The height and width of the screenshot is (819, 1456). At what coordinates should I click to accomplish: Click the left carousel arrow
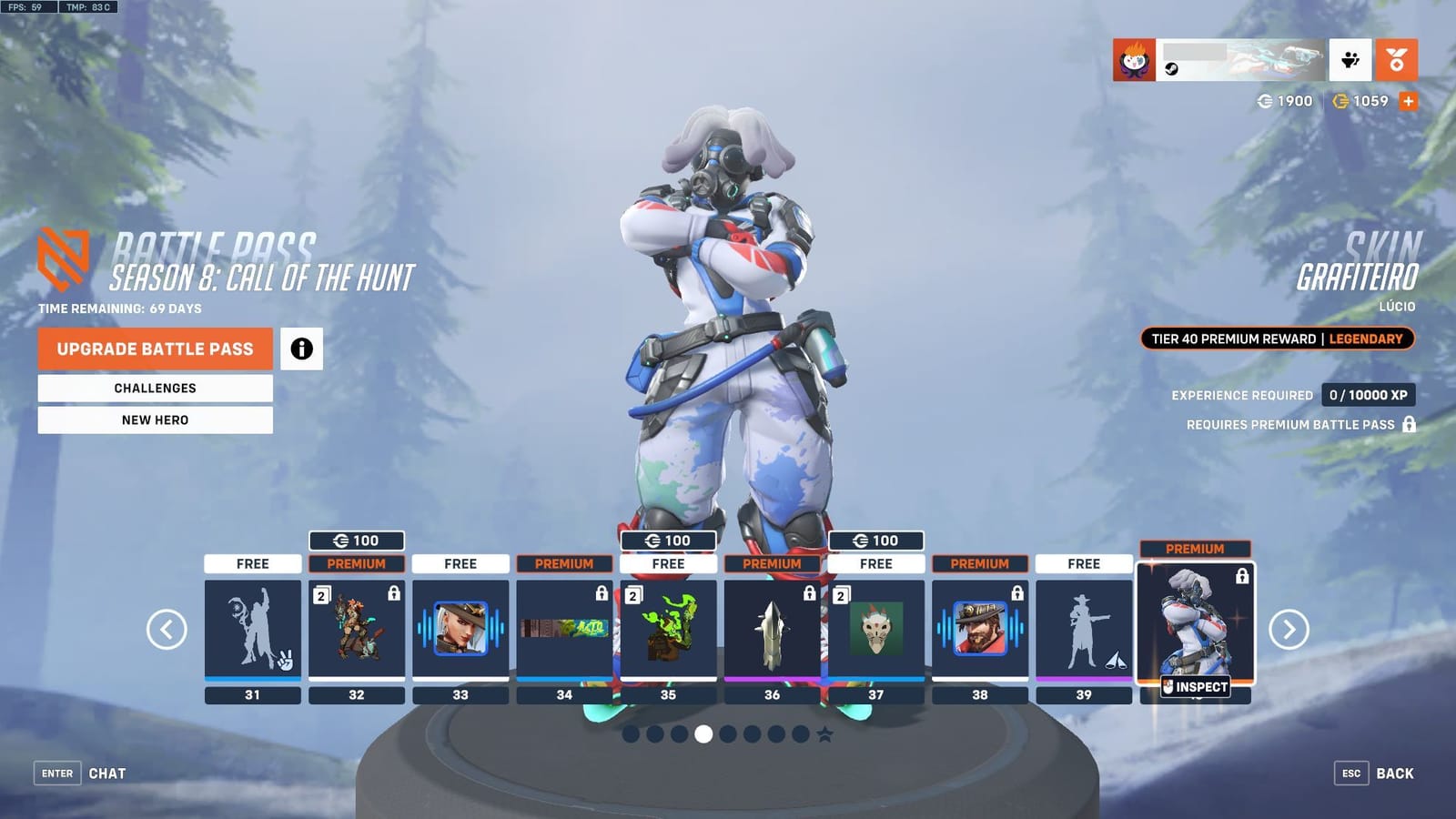pos(165,630)
